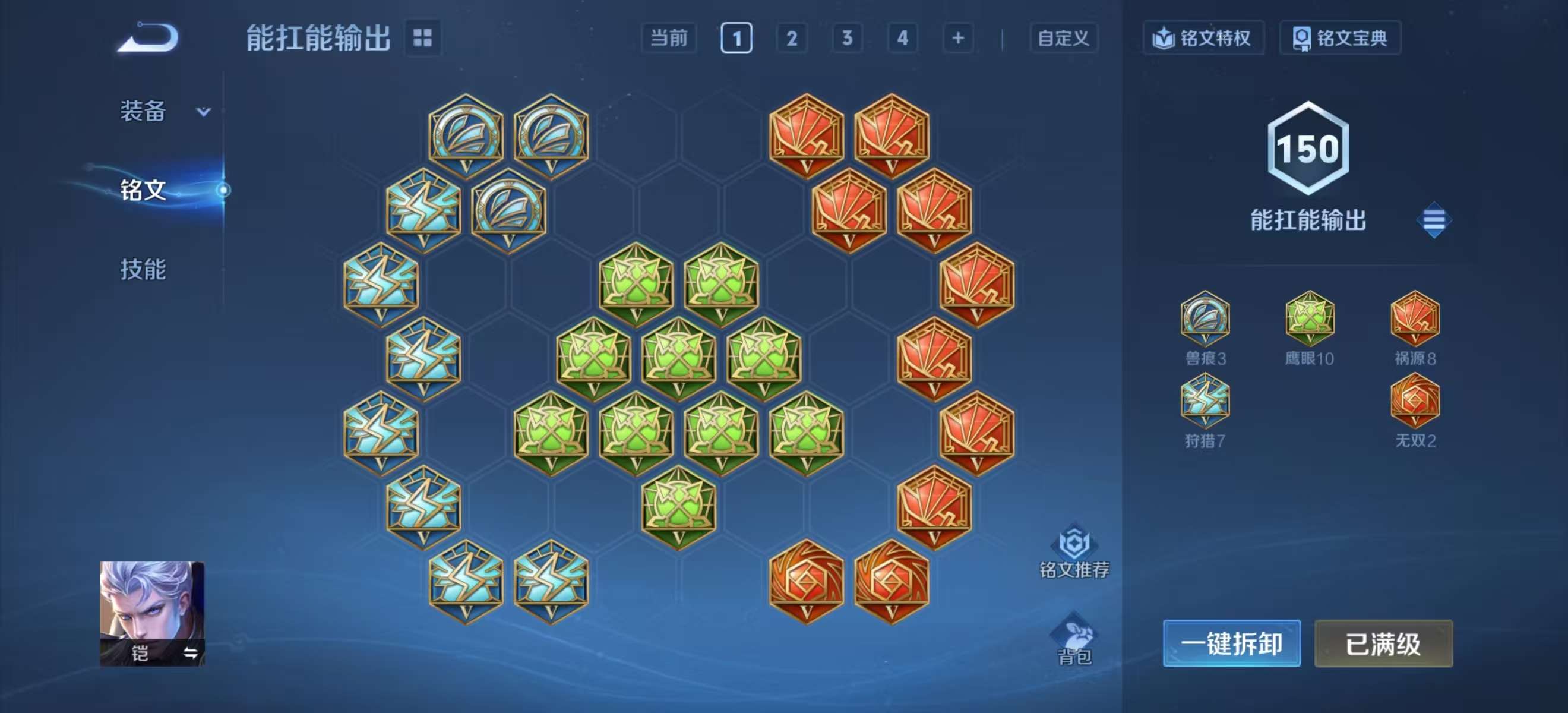Viewport: 1568px width, 713px height.
Task: Switch to the 技能 skills tab
Action: tap(143, 269)
